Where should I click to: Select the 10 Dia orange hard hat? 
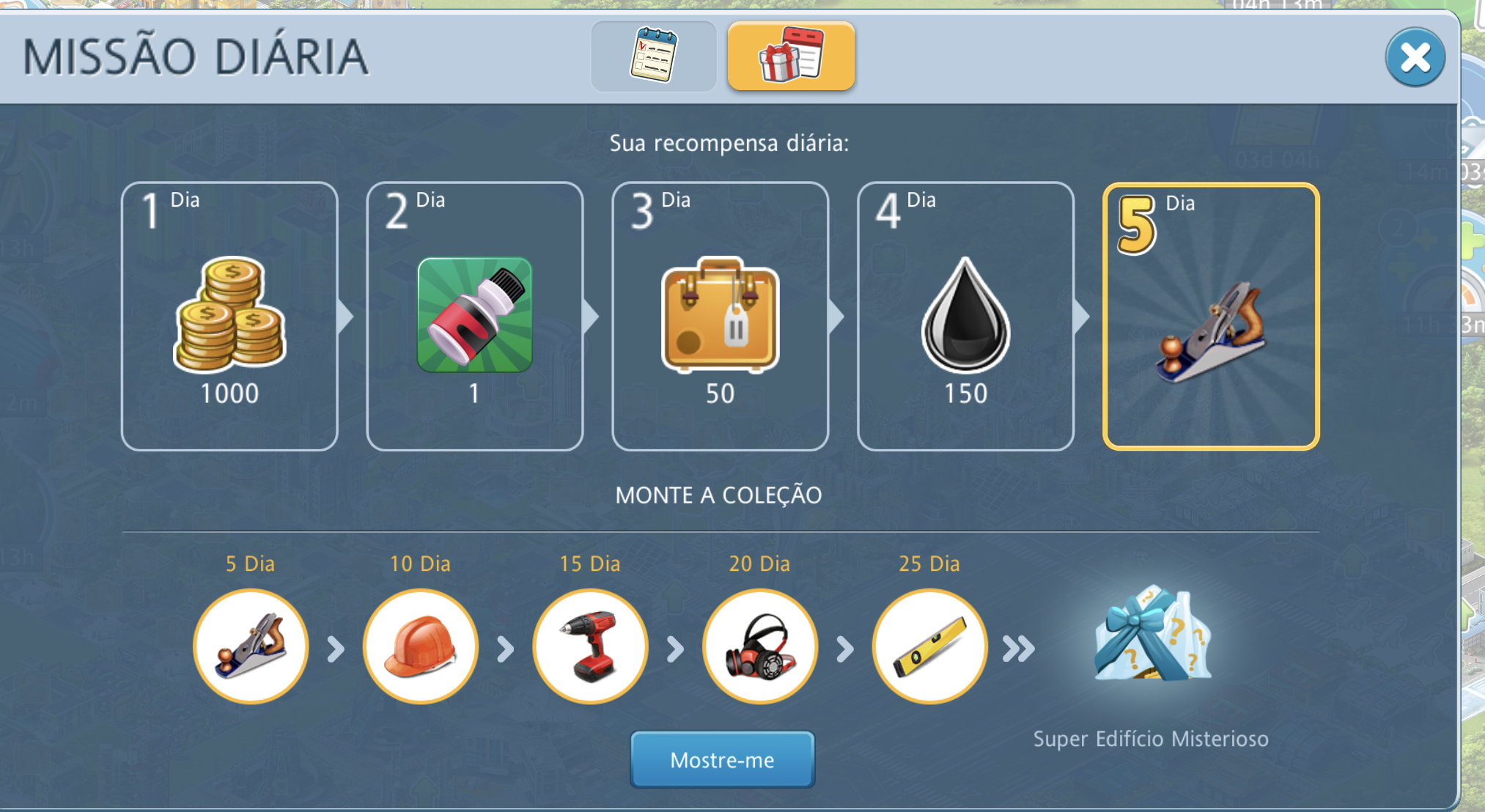tap(420, 646)
